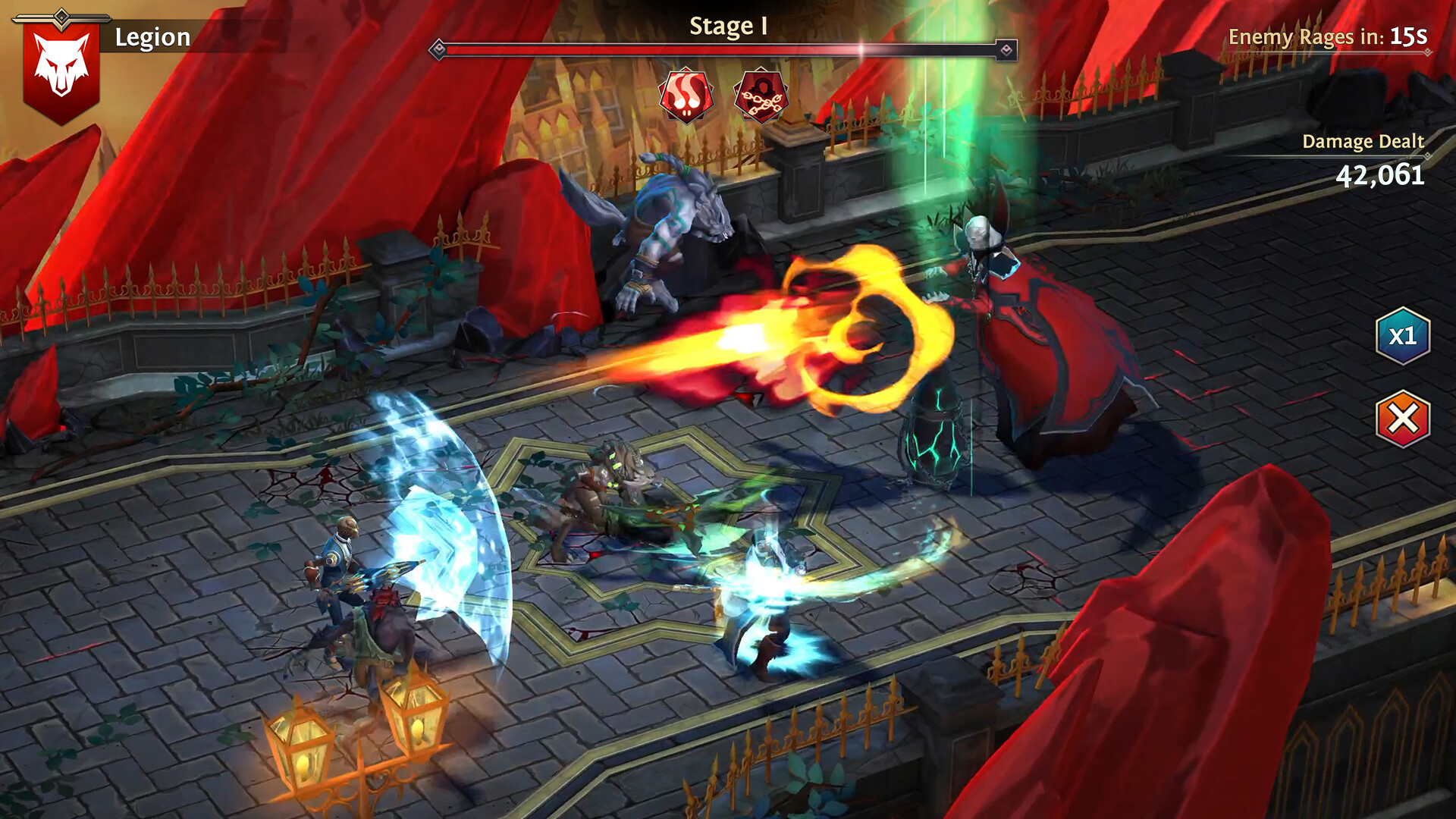Click the boss health progress bar
This screenshot has height=819, width=1456.
[720, 48]
